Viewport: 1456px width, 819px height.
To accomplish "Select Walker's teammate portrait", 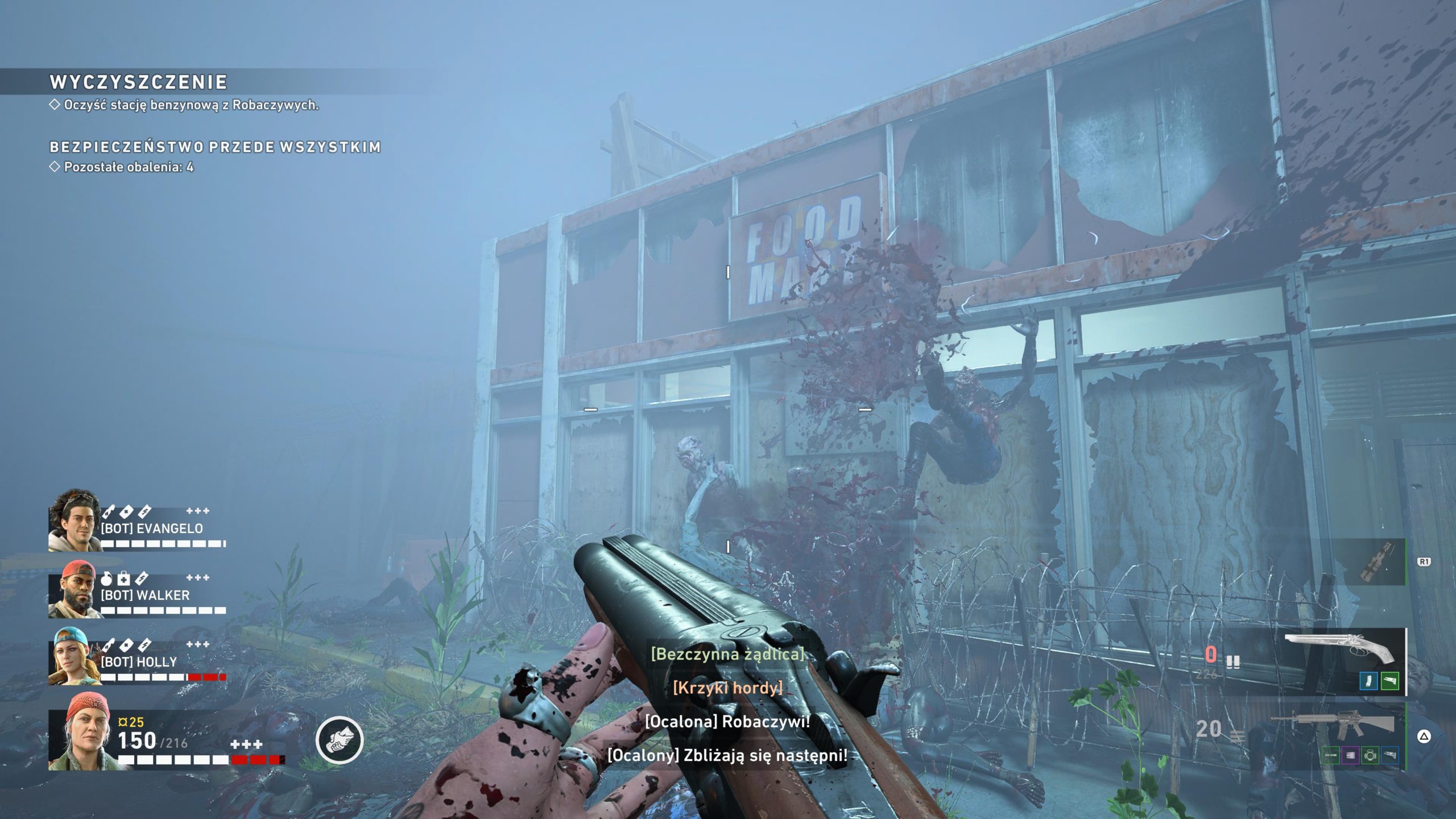I will 74,590.
